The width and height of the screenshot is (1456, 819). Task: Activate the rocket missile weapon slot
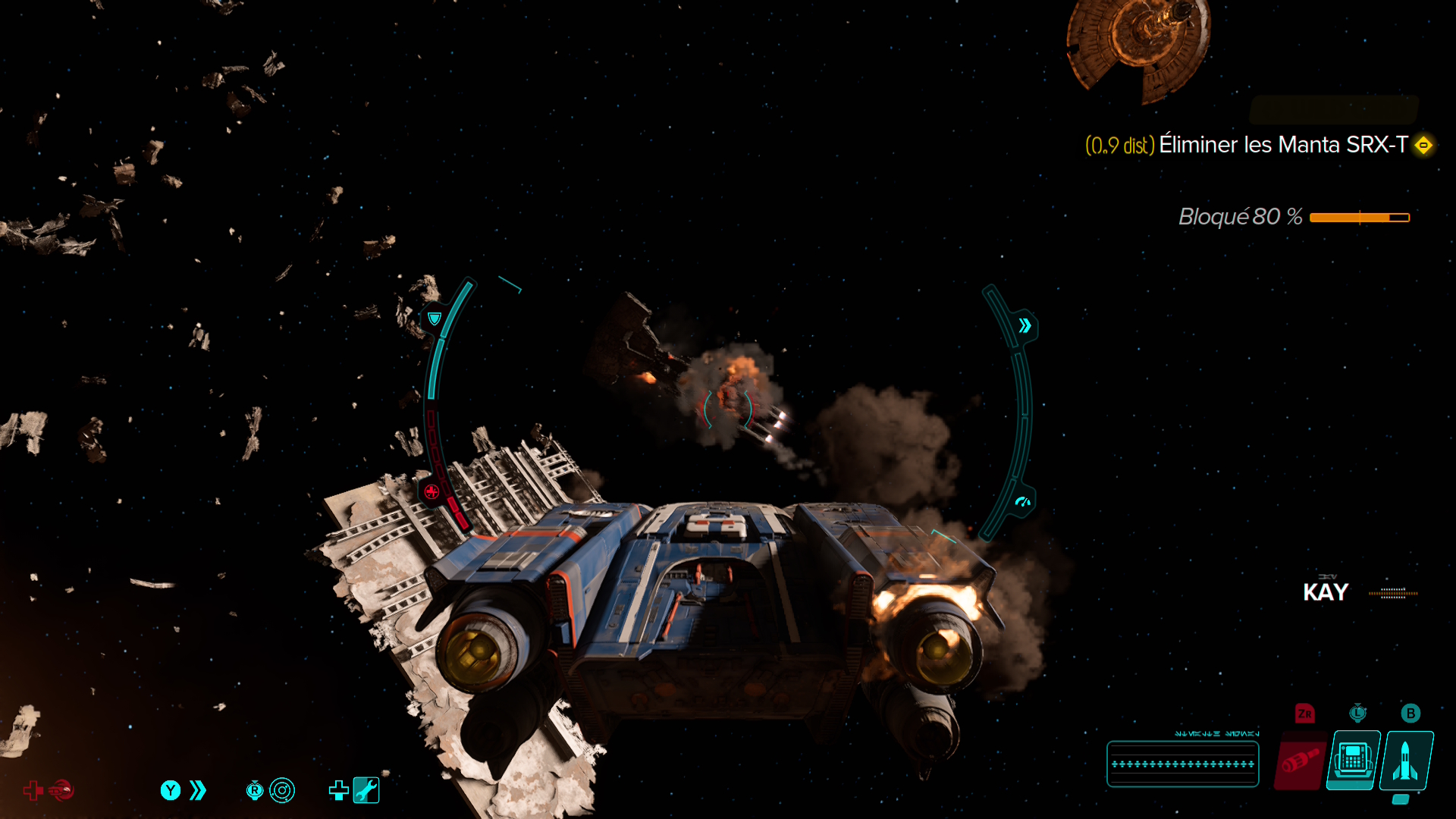1405,761
